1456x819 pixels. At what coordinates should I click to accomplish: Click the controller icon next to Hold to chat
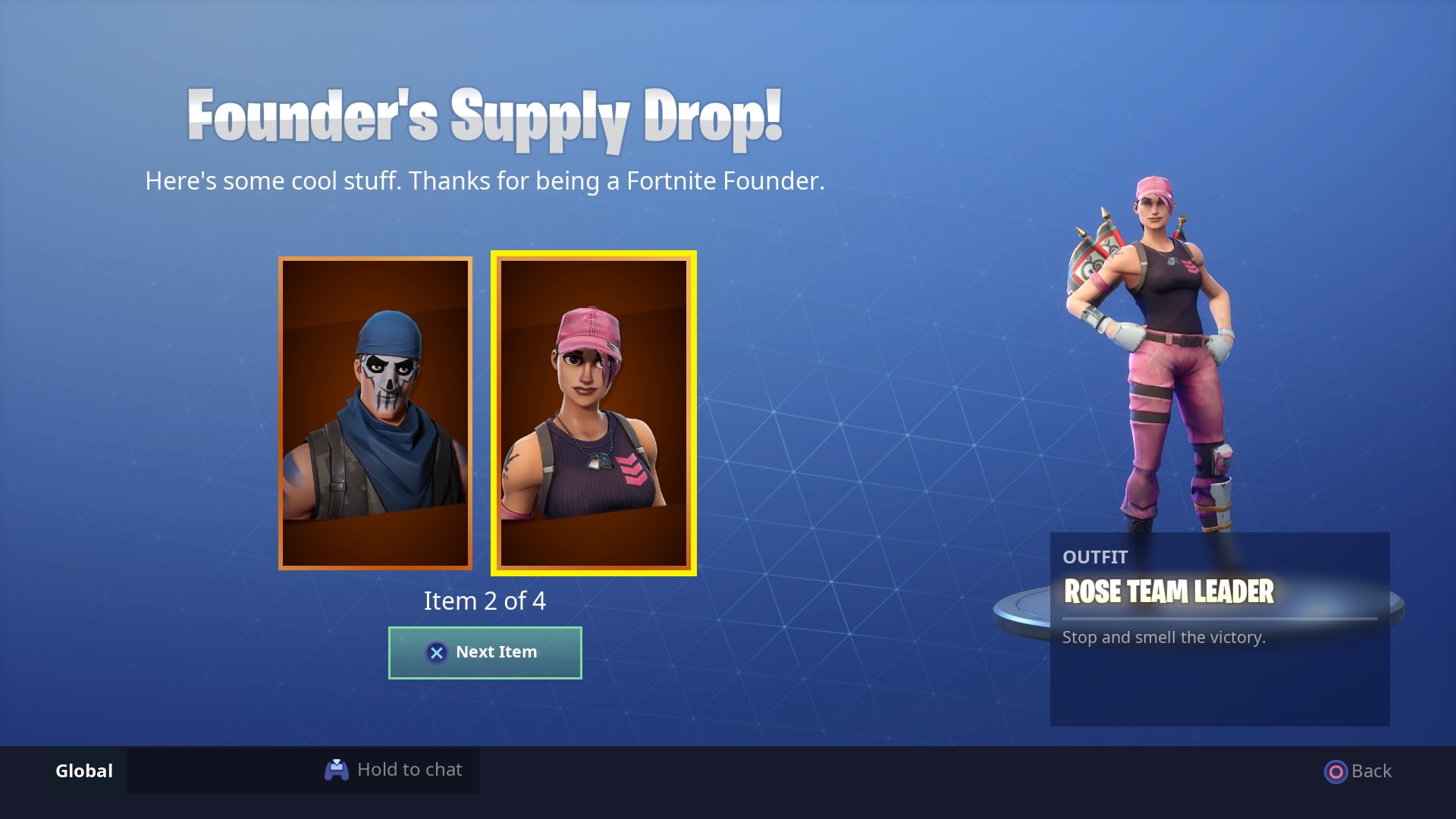[337, 769]
